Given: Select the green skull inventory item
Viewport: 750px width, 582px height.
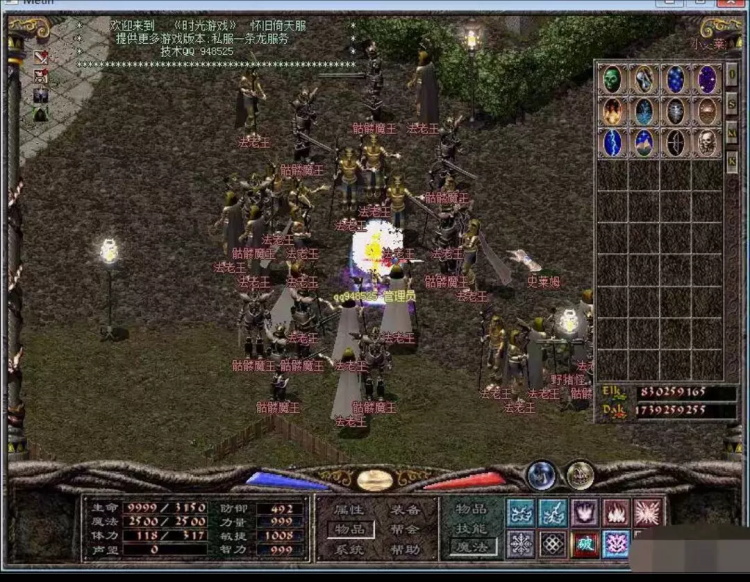Looking at the screenshot, I should click(x=612, y=79).
